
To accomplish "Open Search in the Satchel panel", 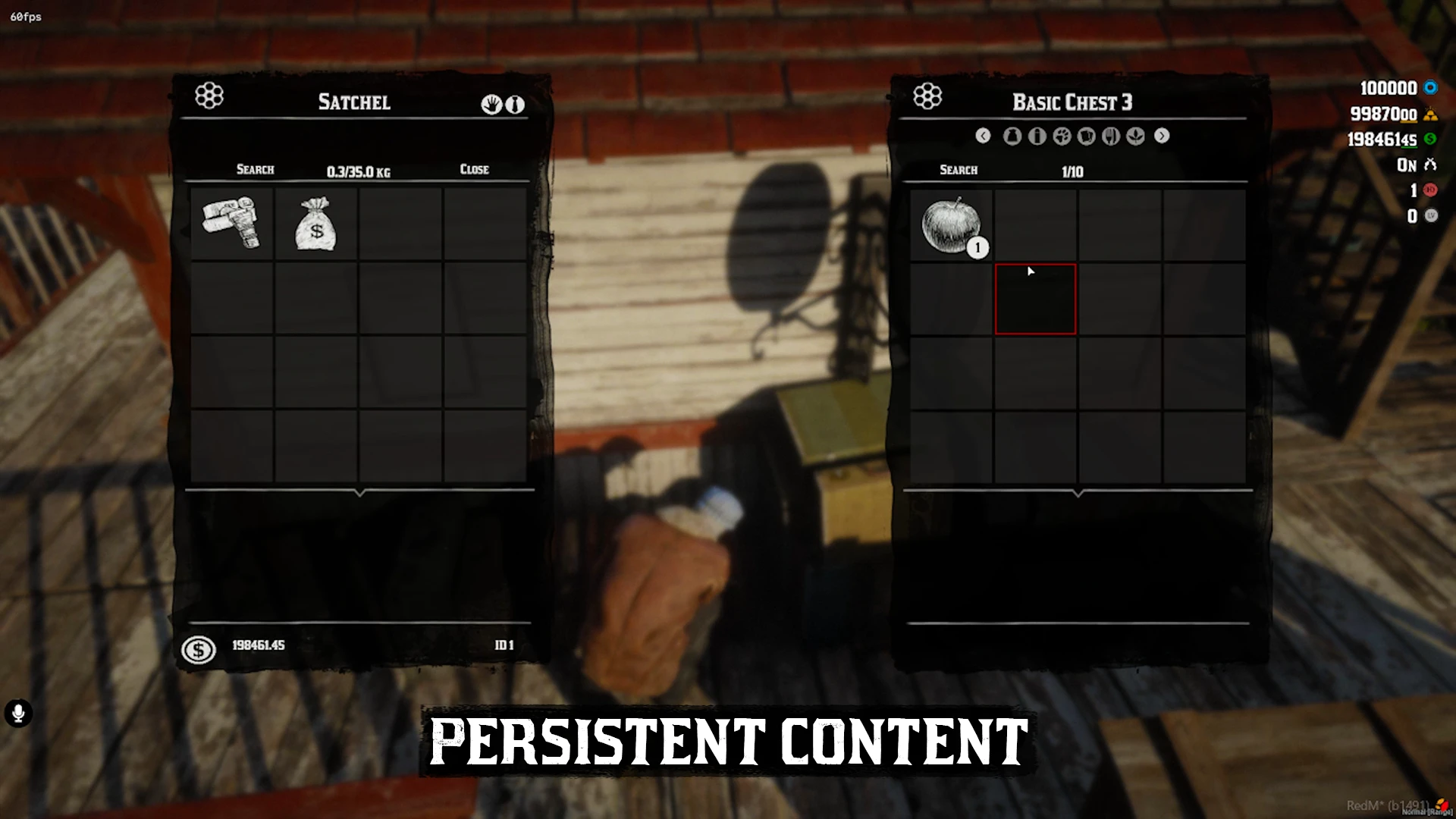I will pos(255,169).
